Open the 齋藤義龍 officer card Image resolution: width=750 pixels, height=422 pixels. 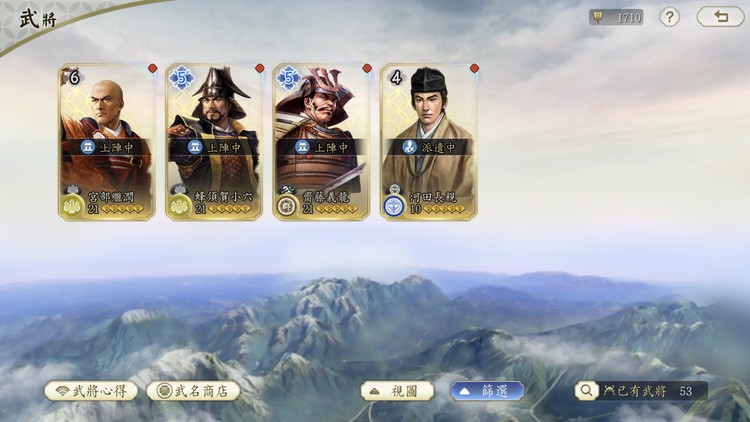click(321, 142)
